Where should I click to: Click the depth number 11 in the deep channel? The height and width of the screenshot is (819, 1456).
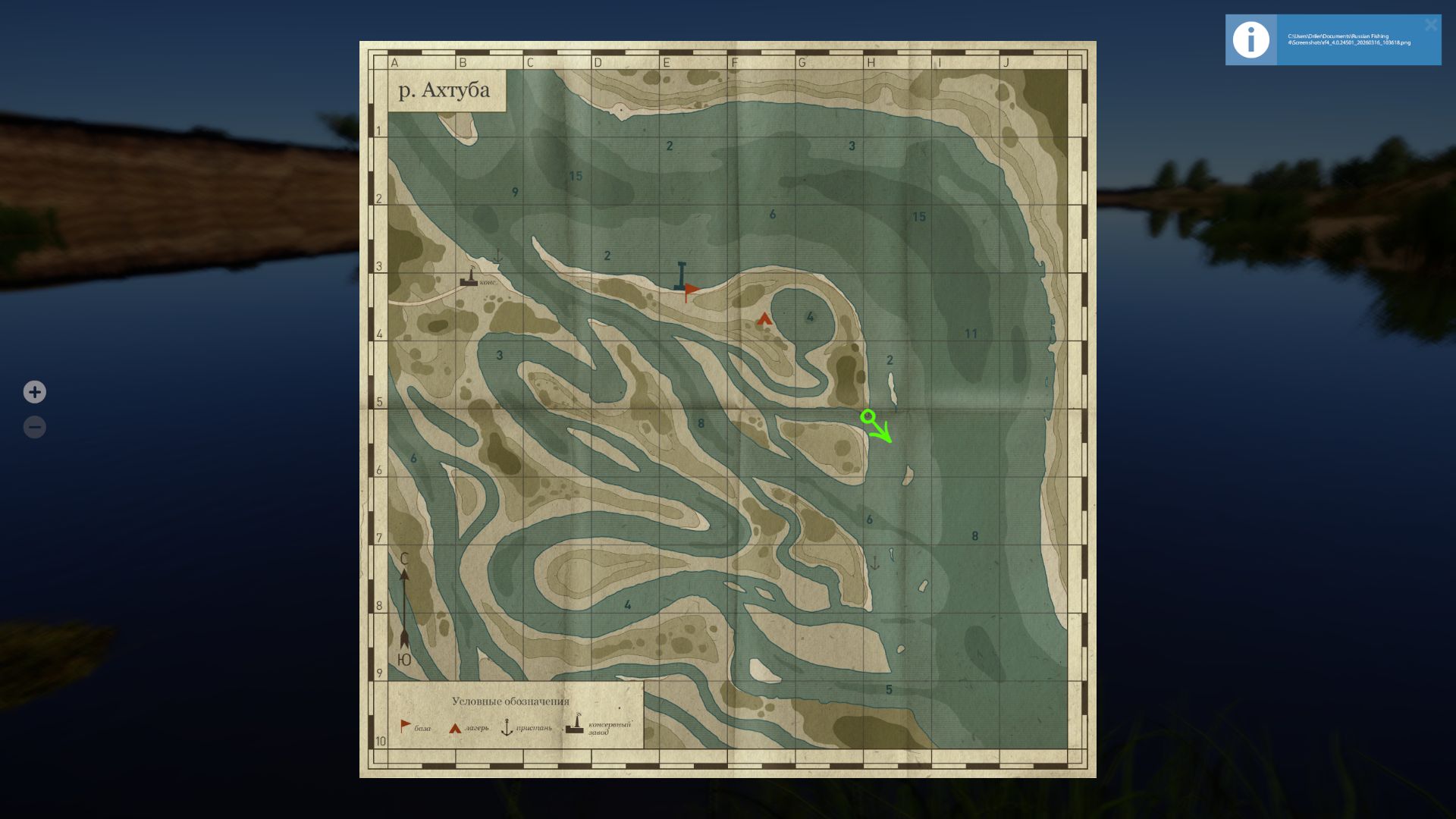tap(970, 333)
